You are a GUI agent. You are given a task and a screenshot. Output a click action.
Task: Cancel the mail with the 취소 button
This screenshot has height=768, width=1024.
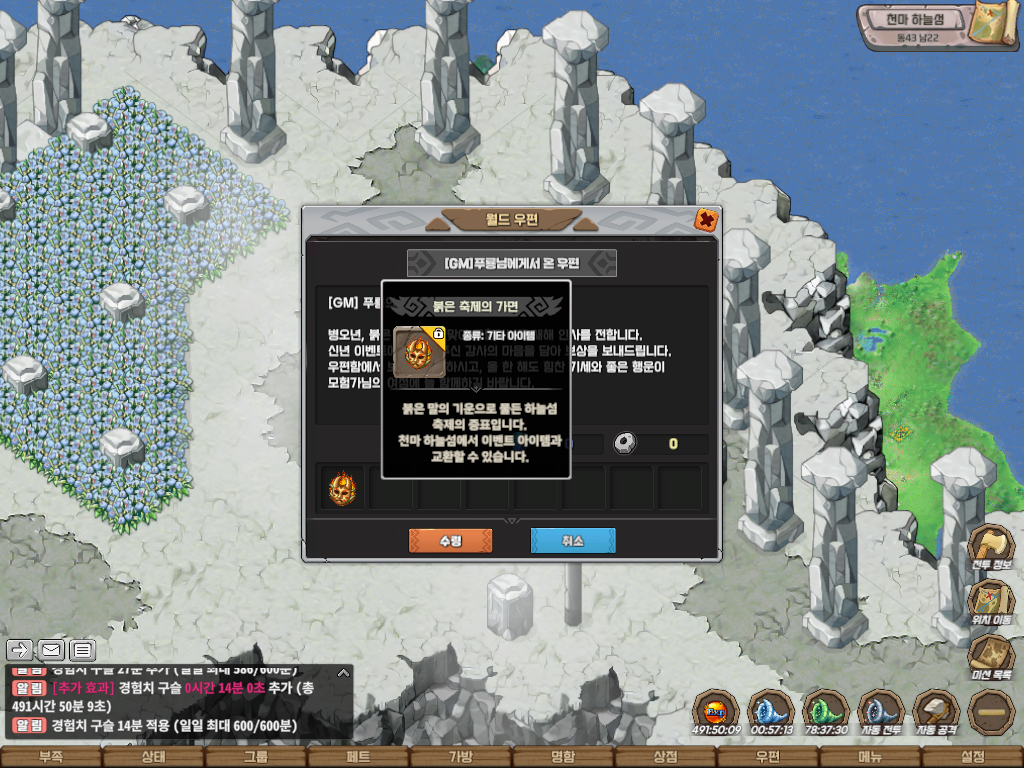click(572, 541)
